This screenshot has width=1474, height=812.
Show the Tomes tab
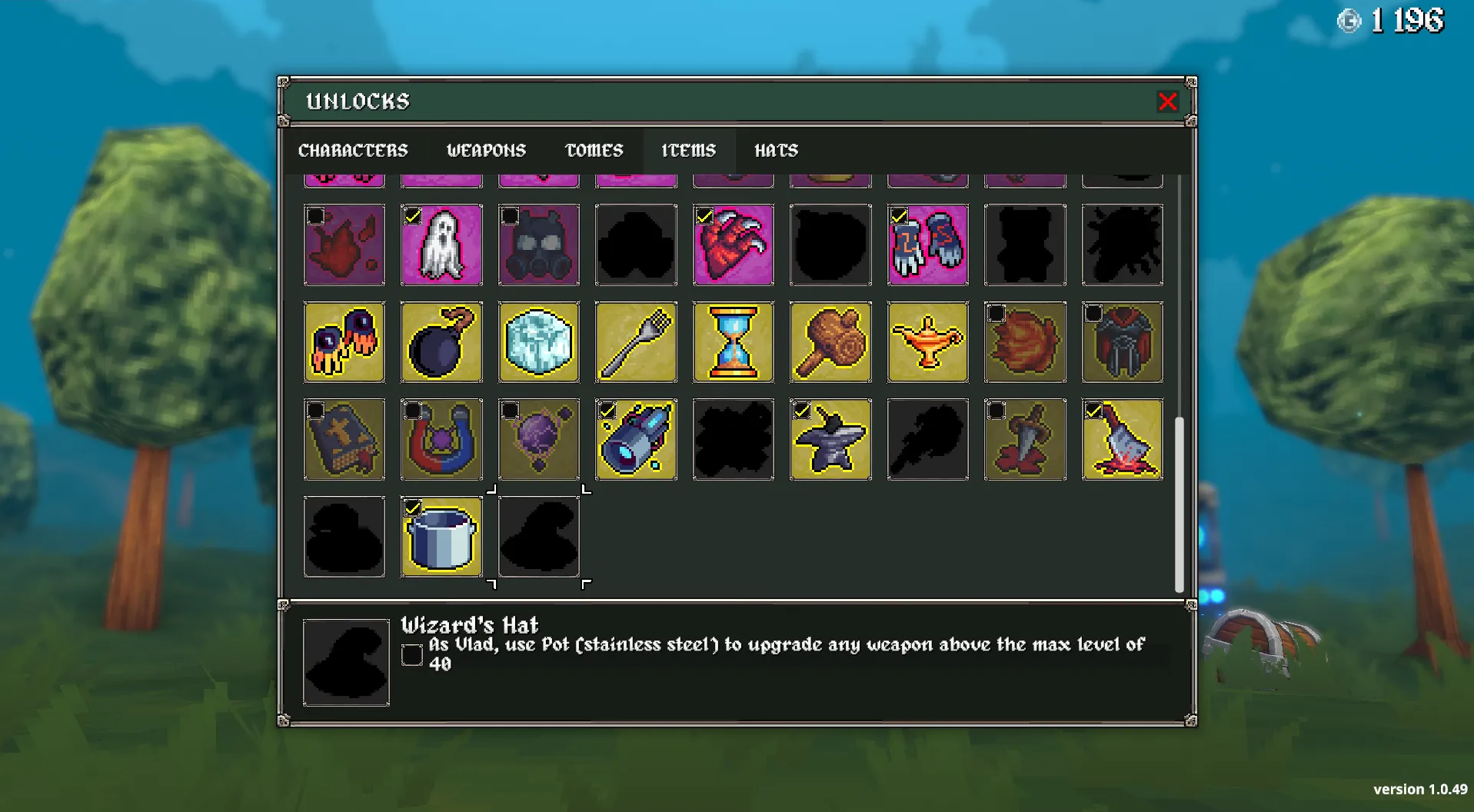pos(594,151)
